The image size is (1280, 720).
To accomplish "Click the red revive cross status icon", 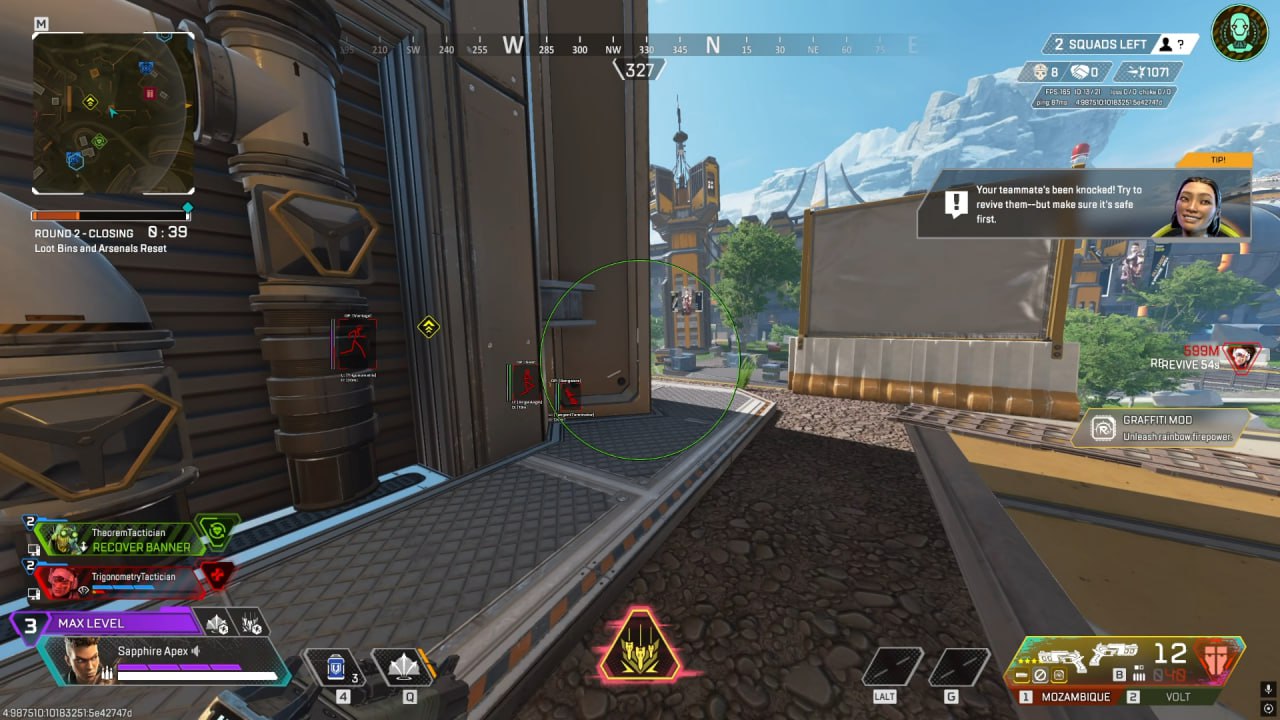I will (215, 576).
